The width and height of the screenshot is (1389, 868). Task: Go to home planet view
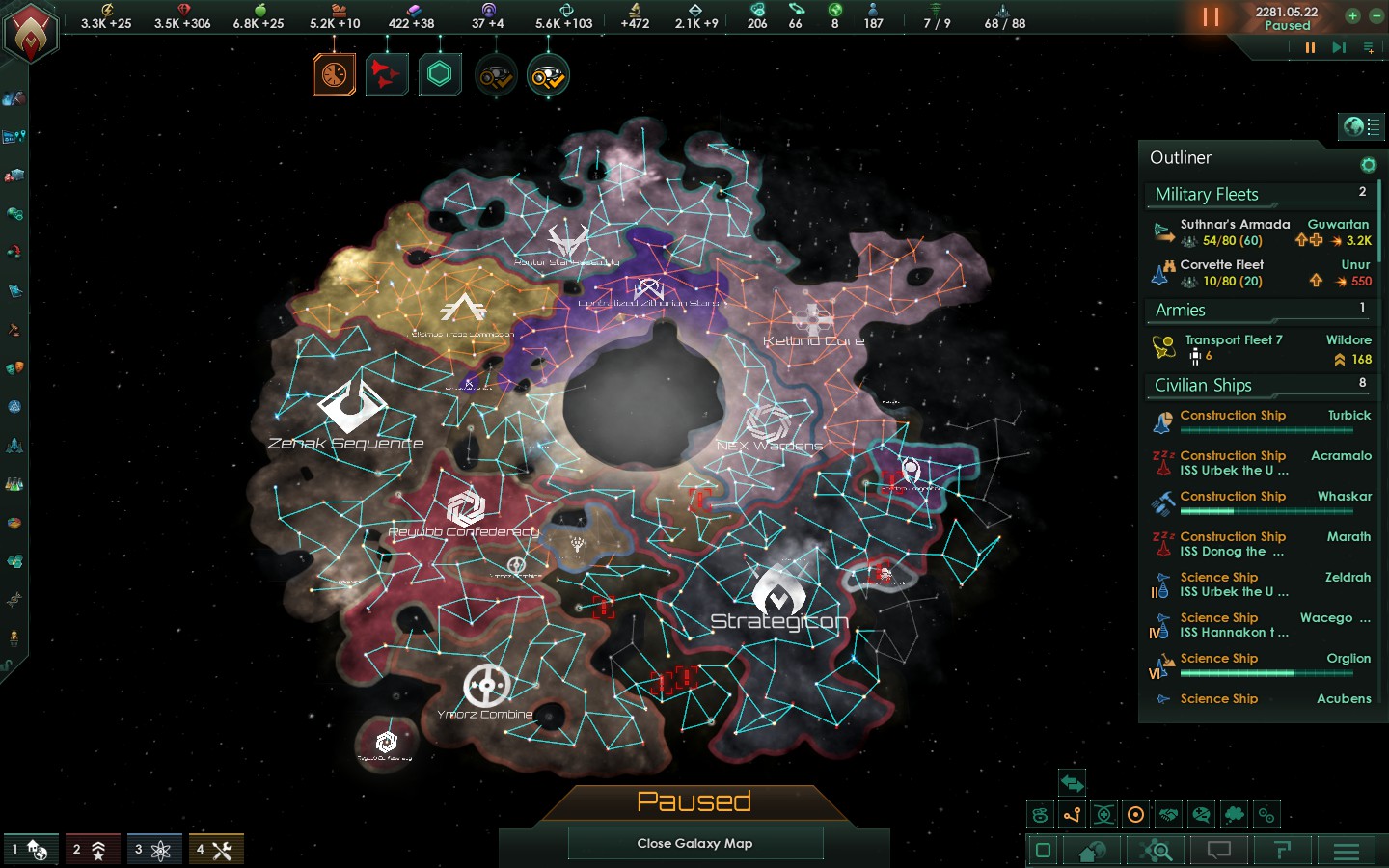coord(1092,851)
